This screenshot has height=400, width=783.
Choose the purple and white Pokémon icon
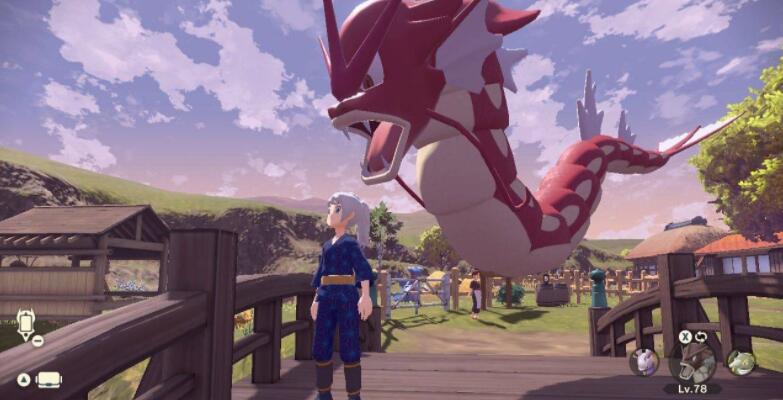[x=644, y=360]
